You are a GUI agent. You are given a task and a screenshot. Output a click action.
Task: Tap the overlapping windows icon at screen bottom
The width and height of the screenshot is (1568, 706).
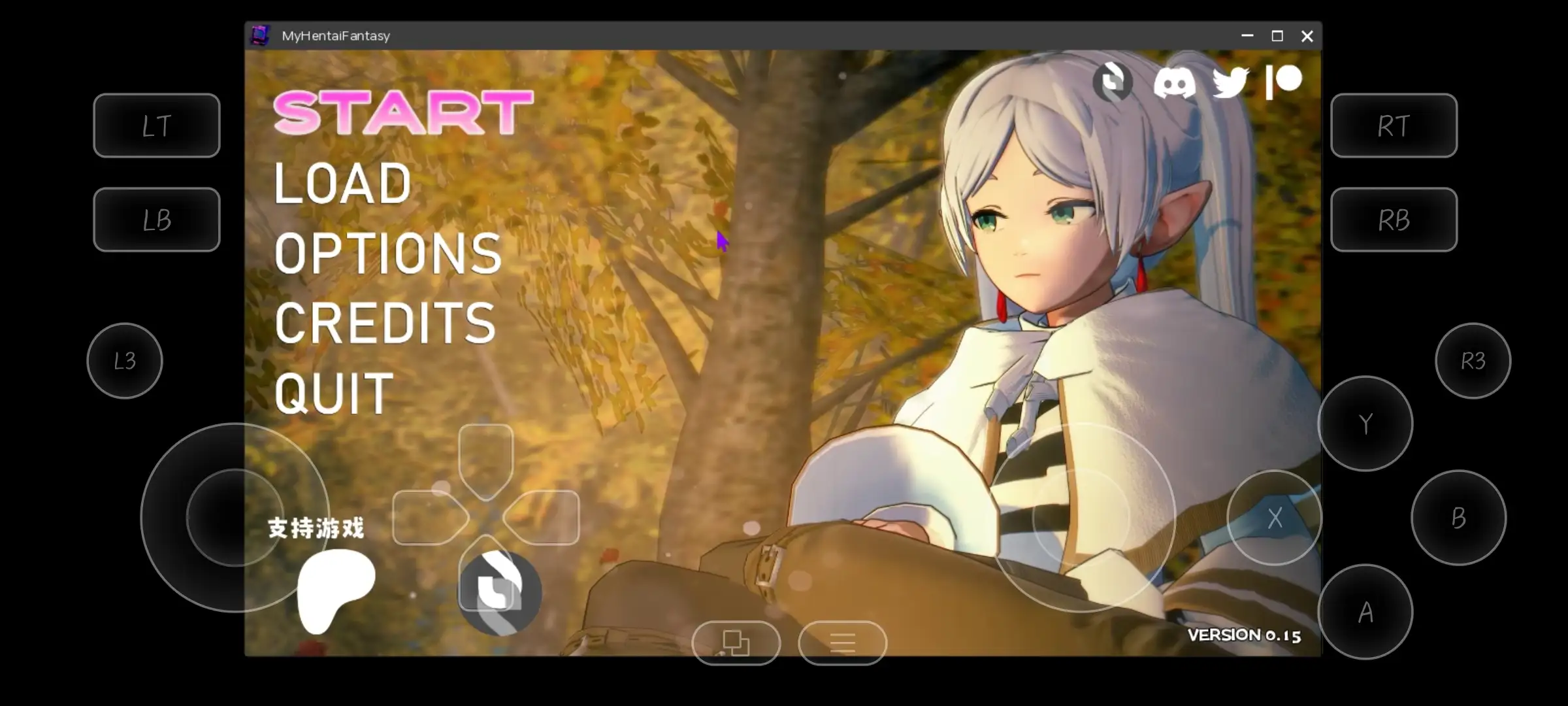(736, 643)
